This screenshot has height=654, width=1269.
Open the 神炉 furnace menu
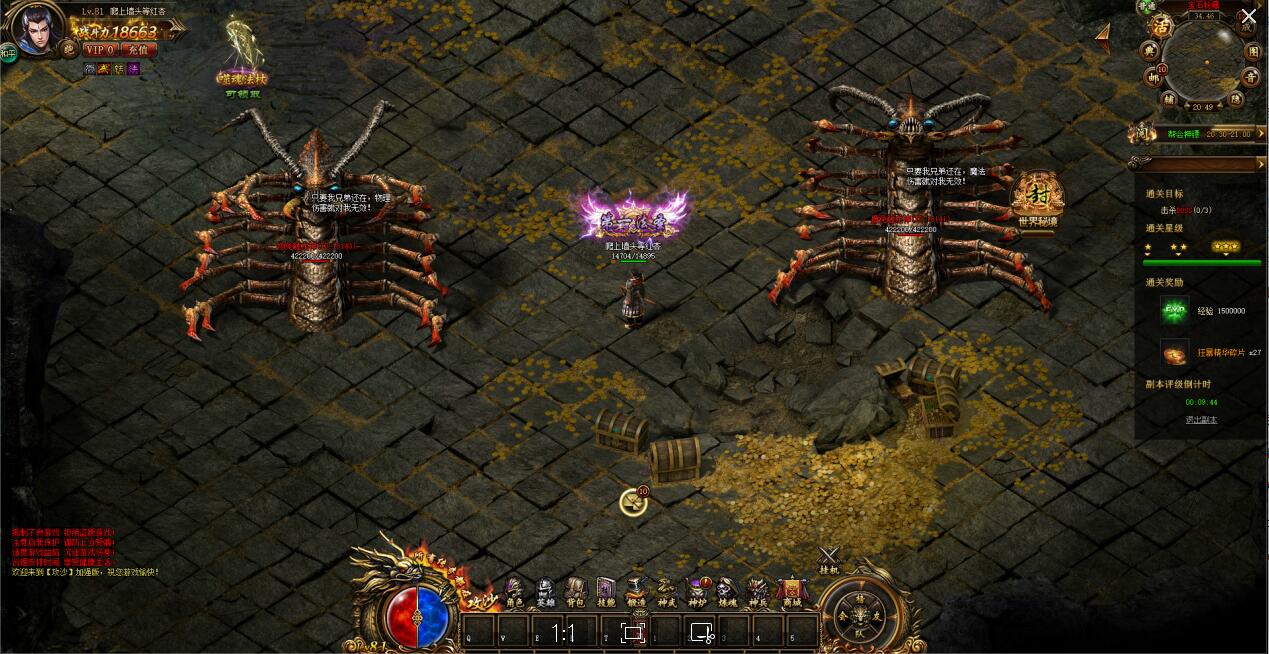(x=697, y=592)
